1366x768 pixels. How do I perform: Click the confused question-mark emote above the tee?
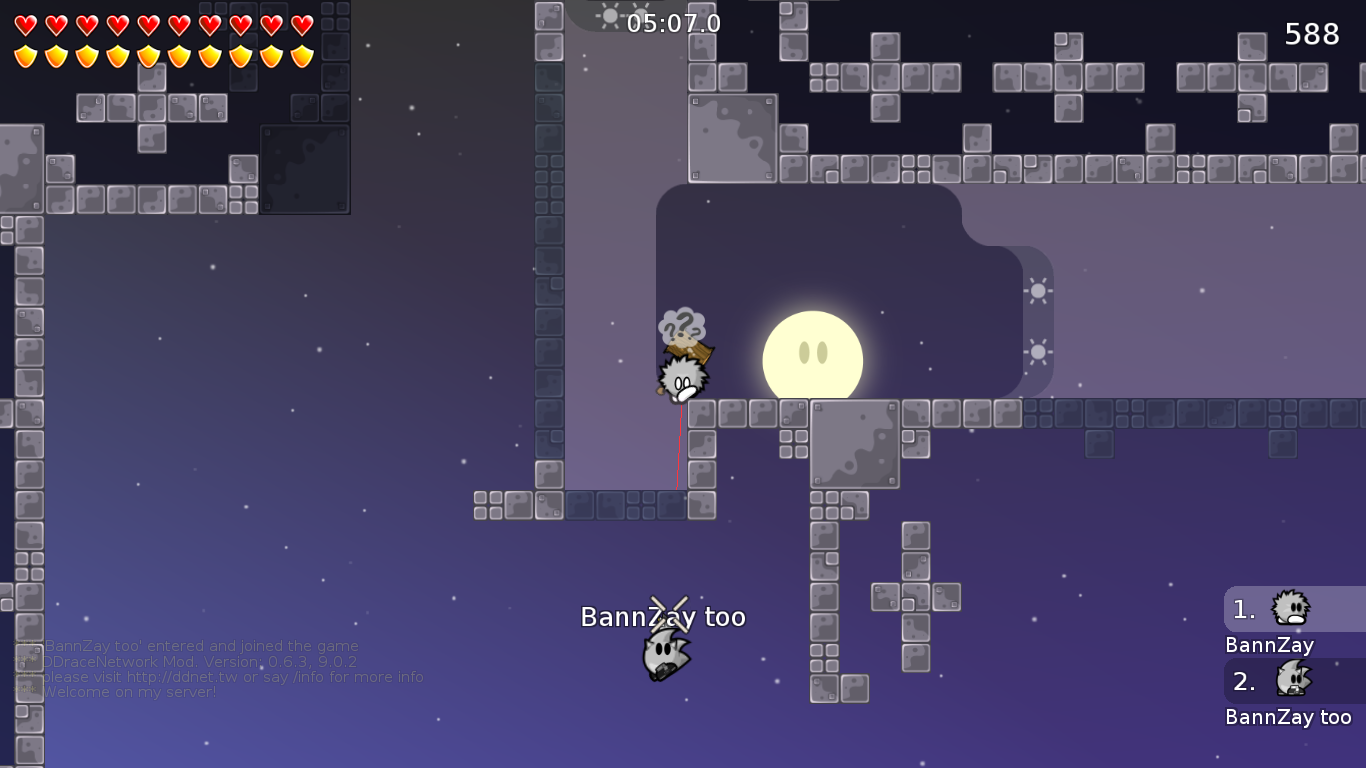683,324
